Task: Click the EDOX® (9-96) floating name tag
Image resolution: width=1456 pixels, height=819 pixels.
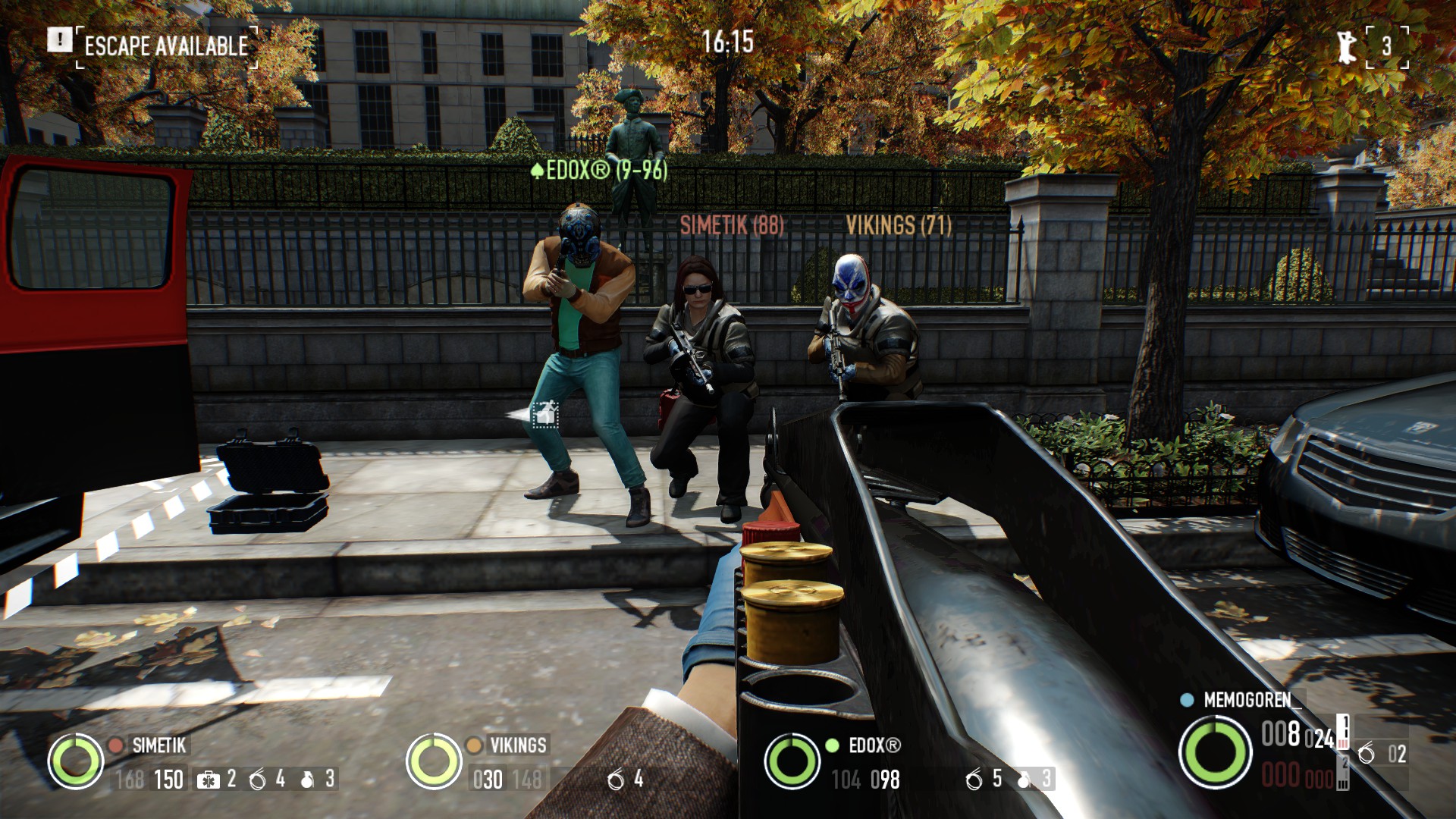Action: click(599, 170)
